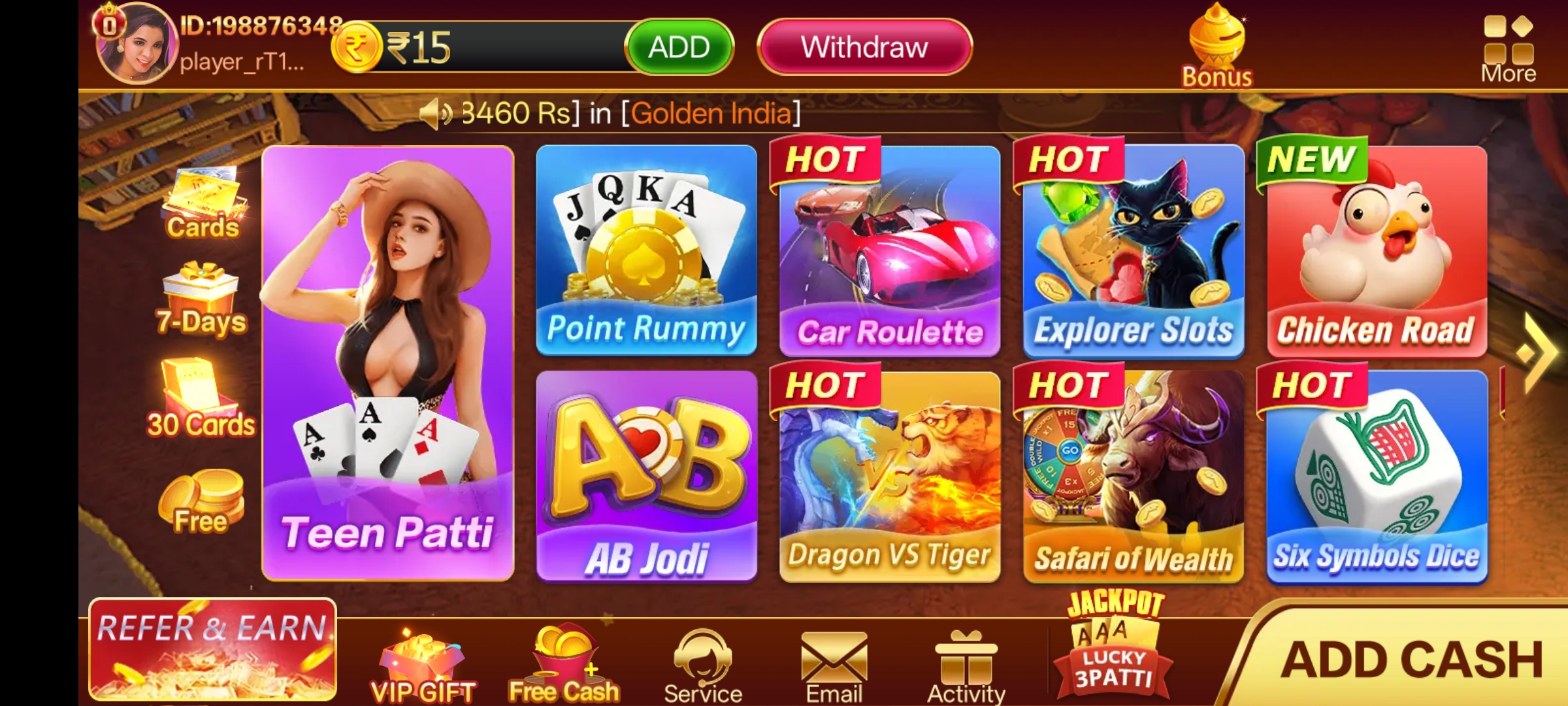Image resolution: width=1568 pixels, height=706 pixels.
Task: Open the Bonus pot icon
Action: pyautogui.click(x=1215, y=39)
